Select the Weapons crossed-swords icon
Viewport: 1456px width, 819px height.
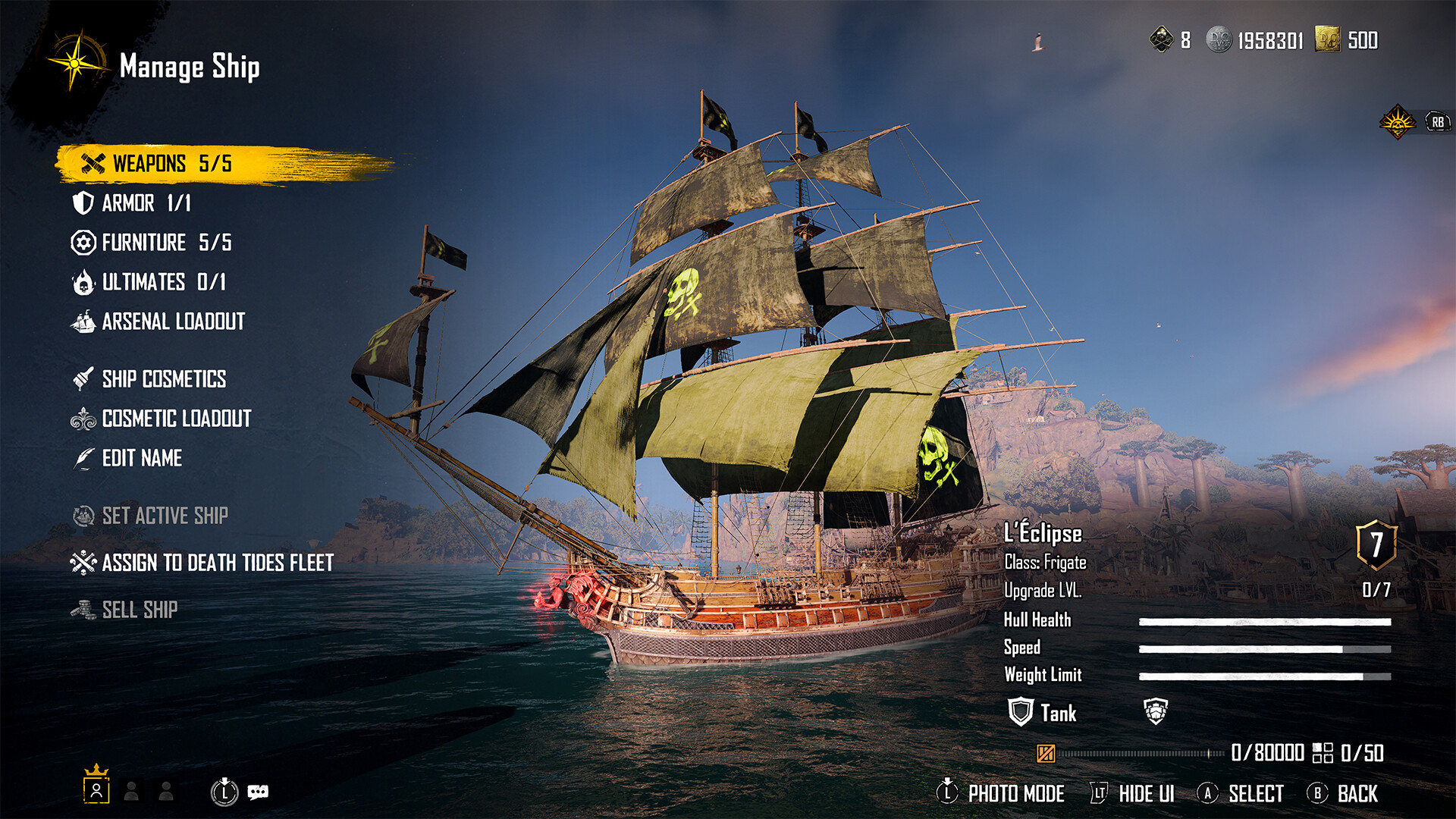93,163
